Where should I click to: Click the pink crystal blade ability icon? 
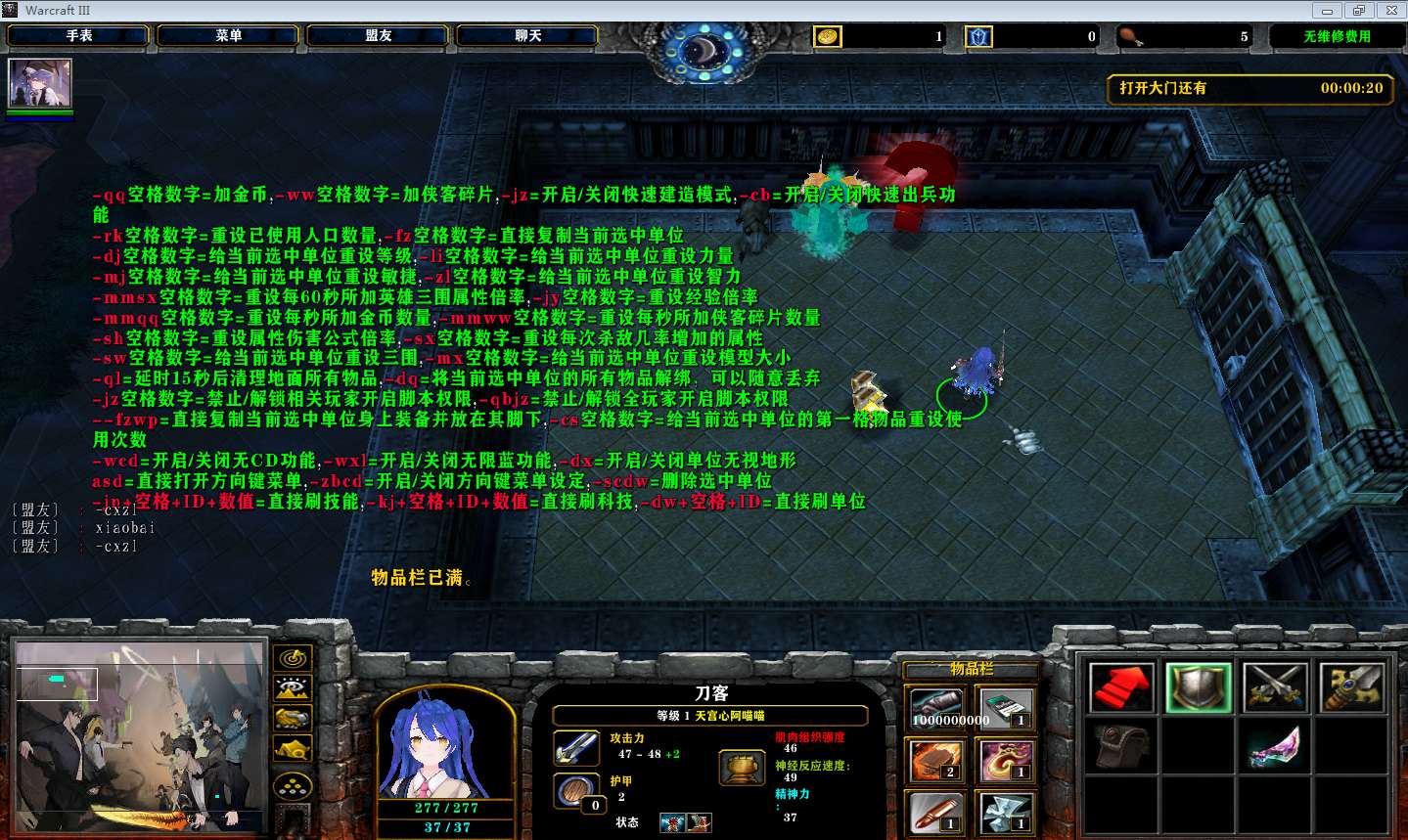(x=1275, y=748)
